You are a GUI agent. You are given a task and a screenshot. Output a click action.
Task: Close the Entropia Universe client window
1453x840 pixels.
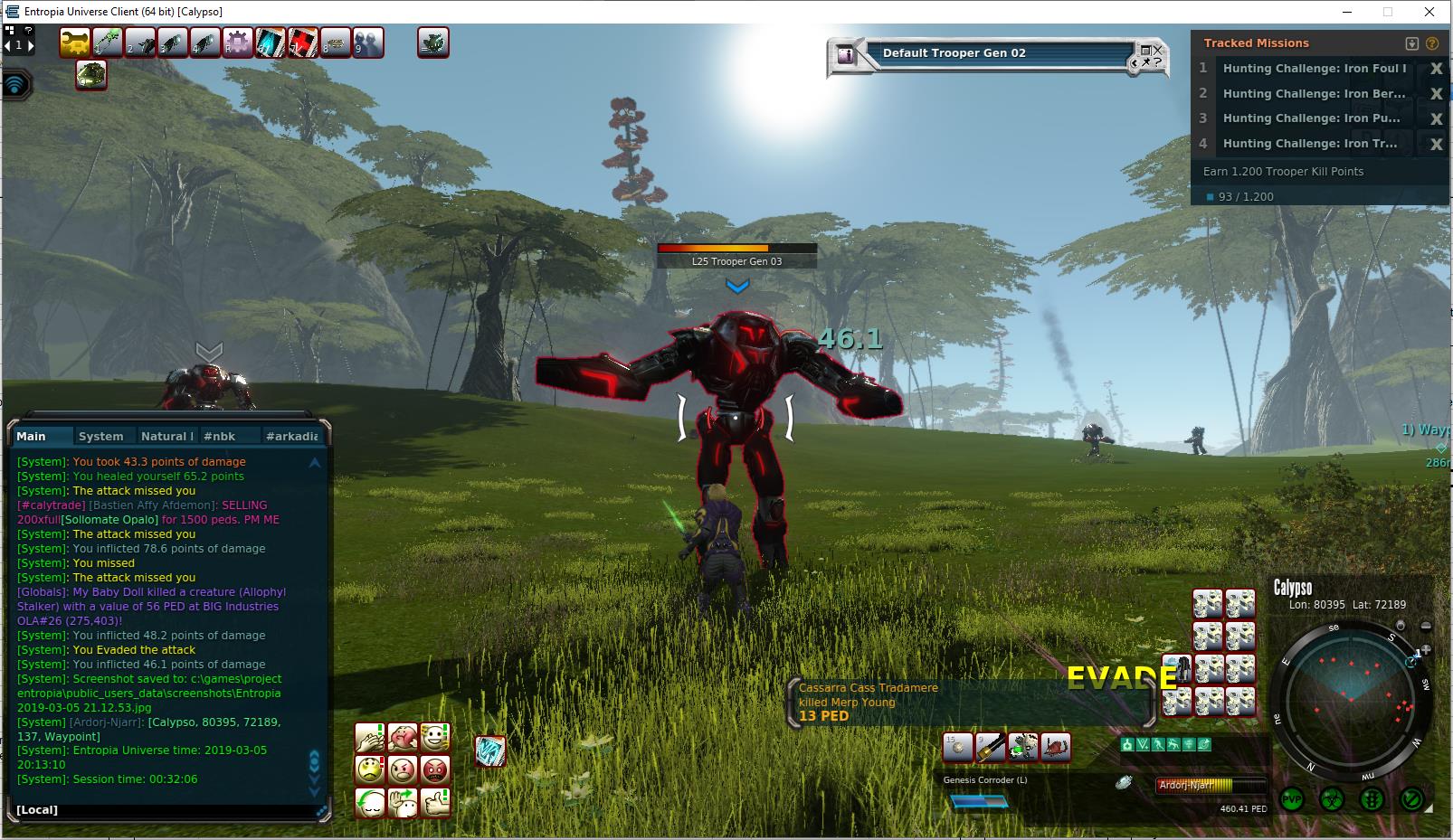tap(1429, 12)
